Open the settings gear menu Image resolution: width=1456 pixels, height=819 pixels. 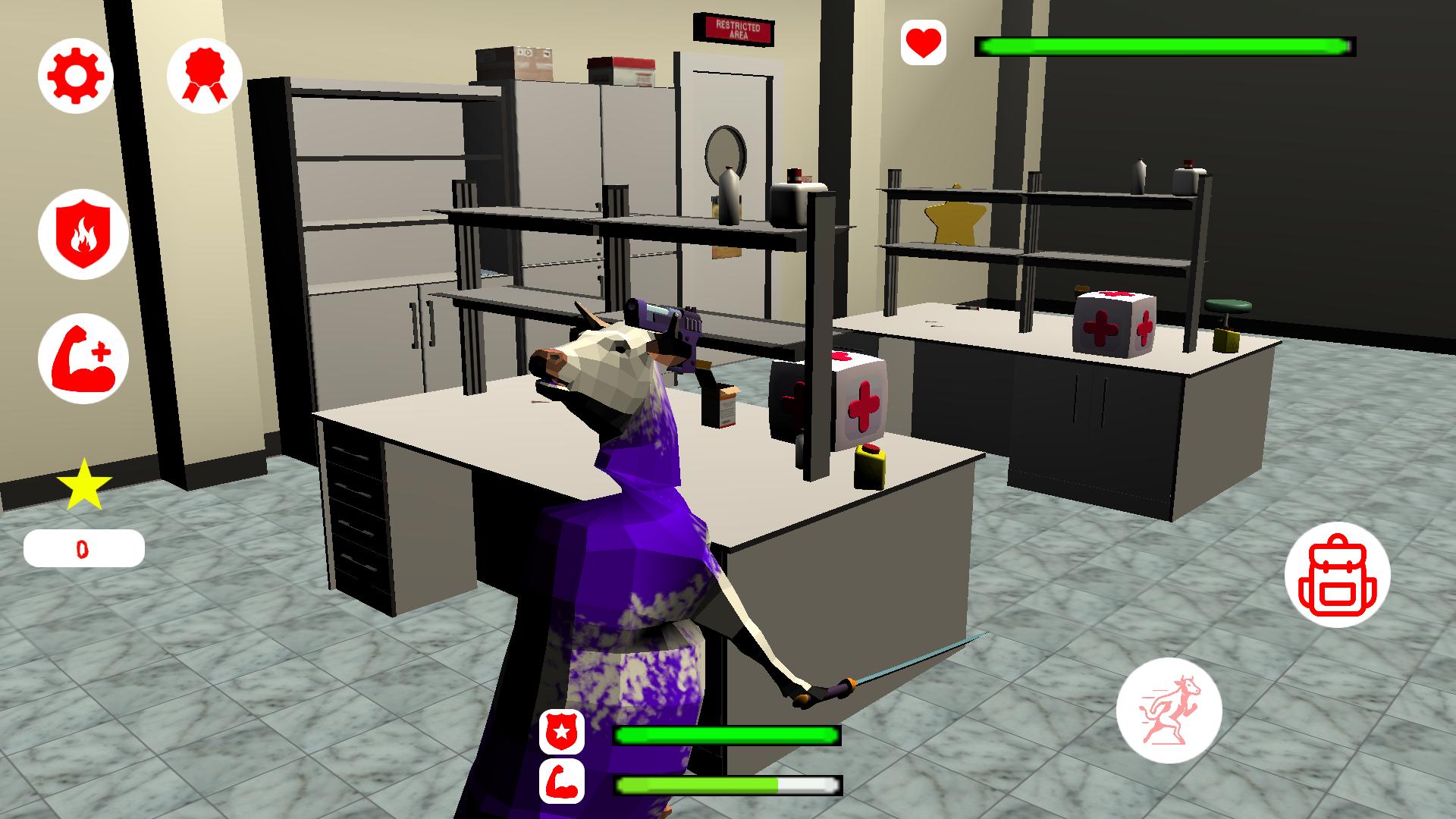(74, 75)
